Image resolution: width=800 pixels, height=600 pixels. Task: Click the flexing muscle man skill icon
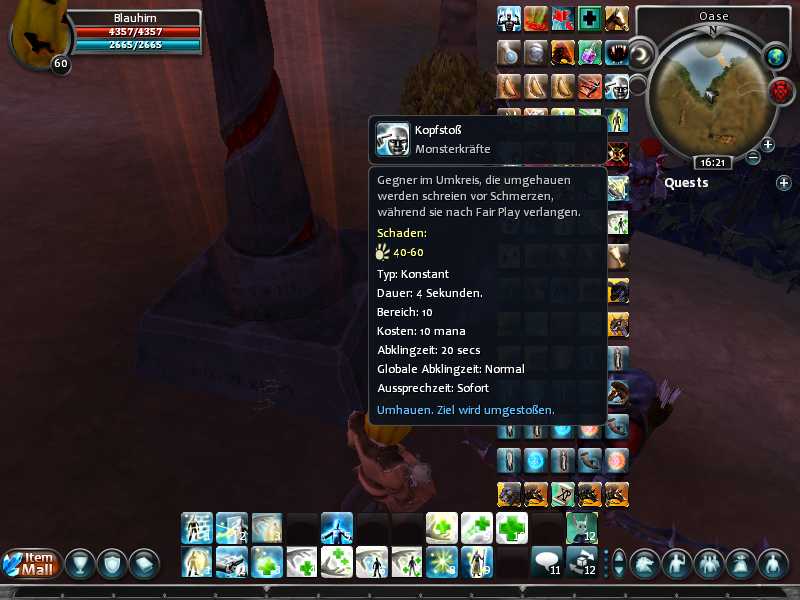tap(510, 19)
